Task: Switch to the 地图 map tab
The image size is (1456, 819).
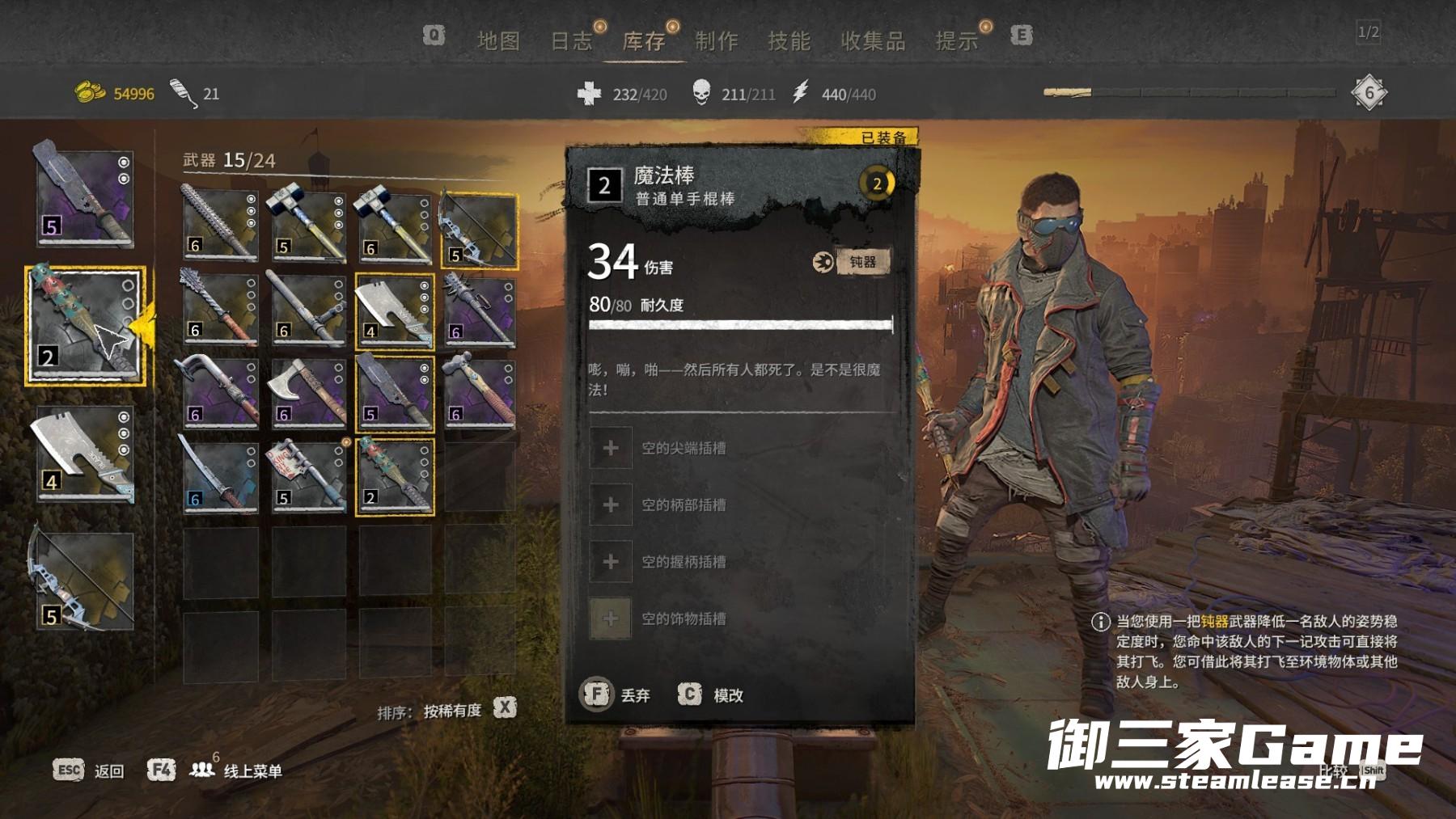Action: (497, 40)
